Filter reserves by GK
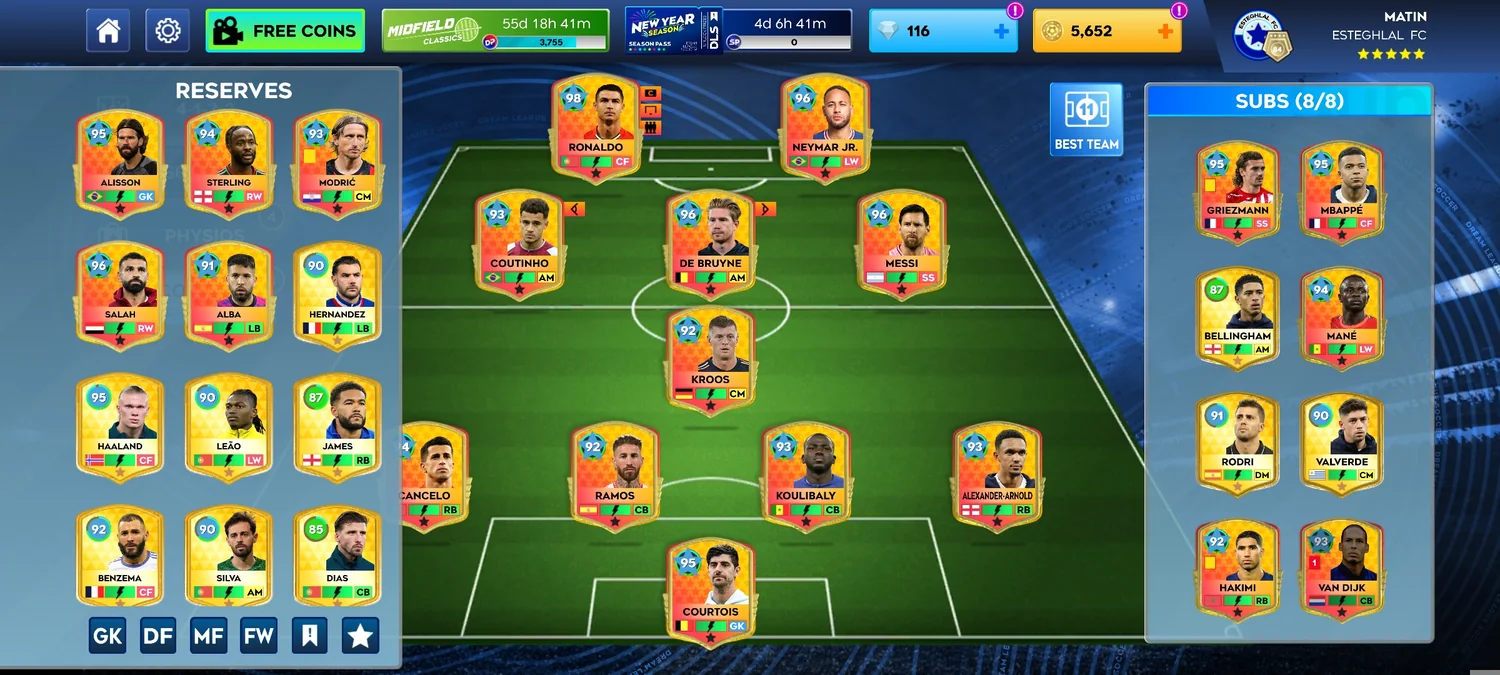1500x675 pixels. coord(108,635)
